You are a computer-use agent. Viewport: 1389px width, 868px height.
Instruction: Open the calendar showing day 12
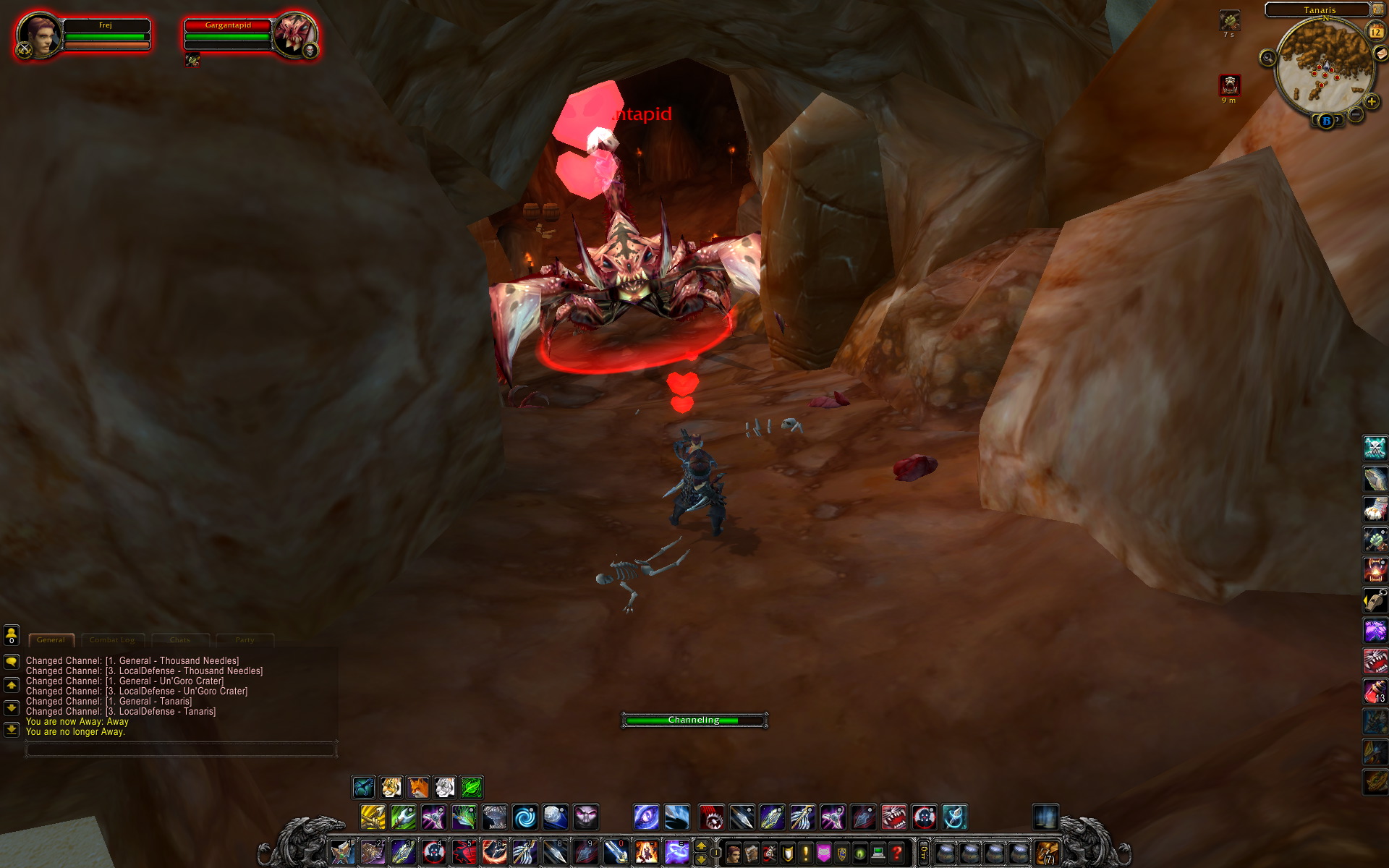pyautogui.click(x=1375, y=32)
